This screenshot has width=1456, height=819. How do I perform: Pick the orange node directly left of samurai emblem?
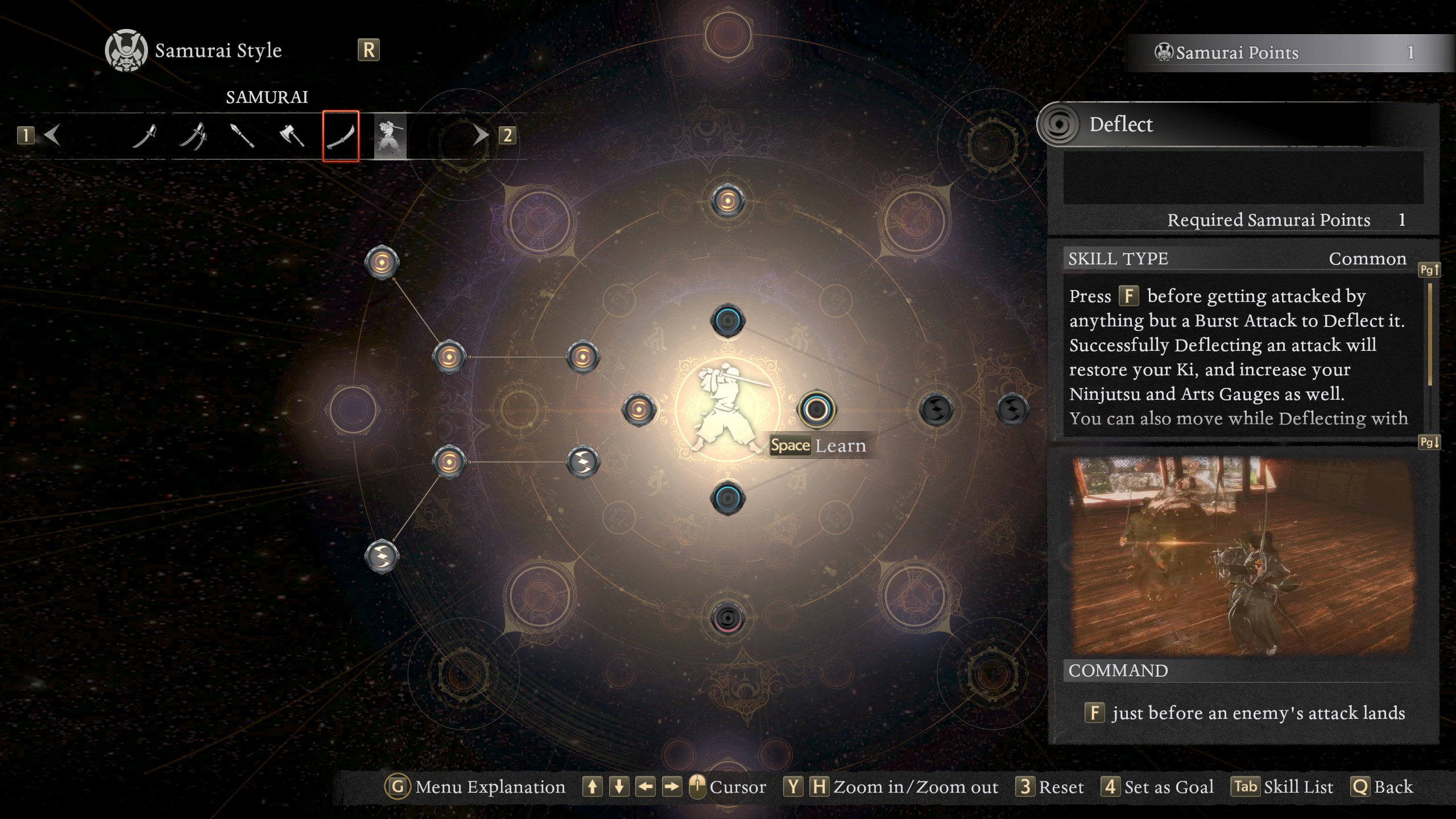(x=639, y=409)
